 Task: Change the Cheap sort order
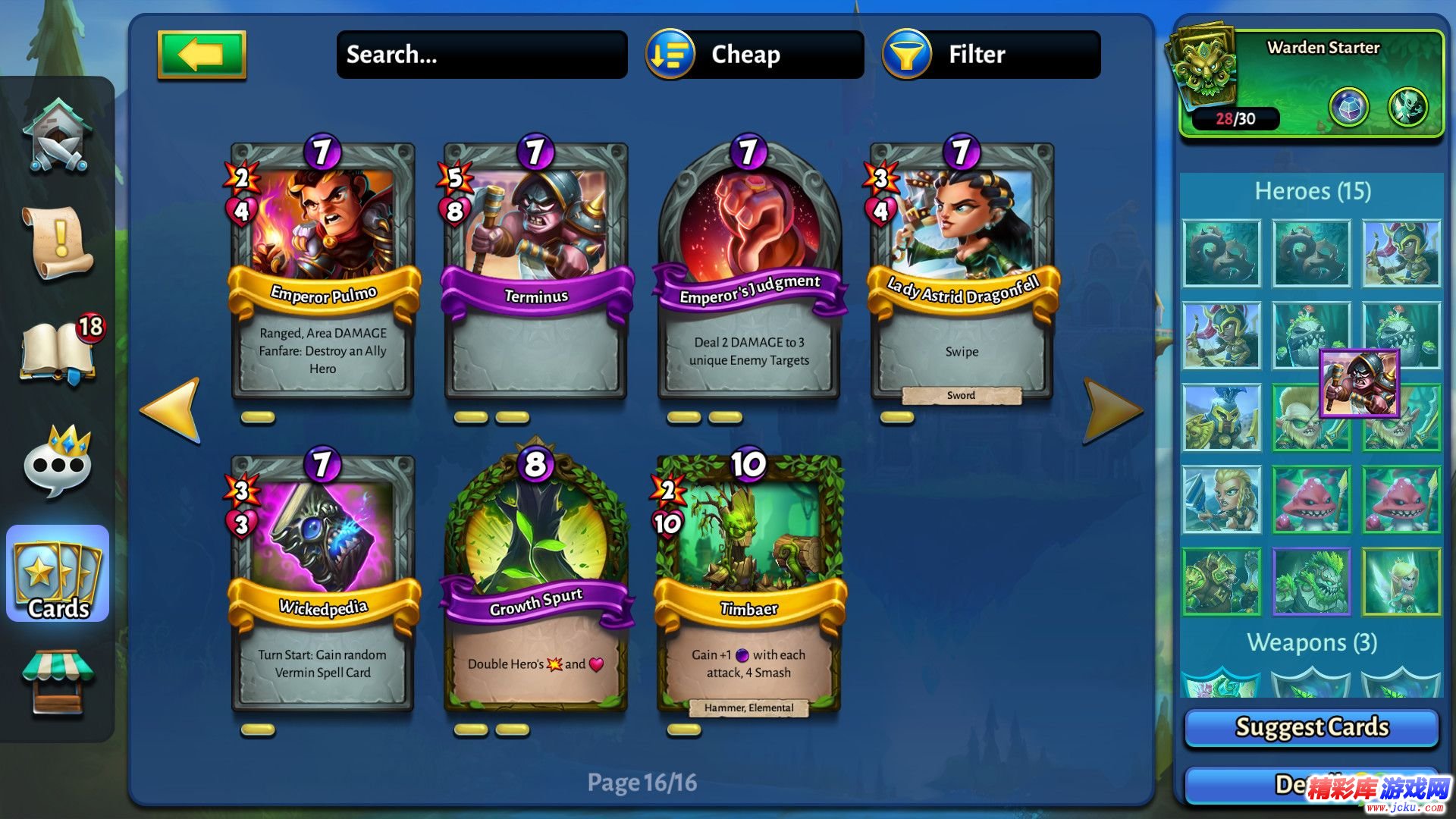pyautogui.click(x=755, y=55)
